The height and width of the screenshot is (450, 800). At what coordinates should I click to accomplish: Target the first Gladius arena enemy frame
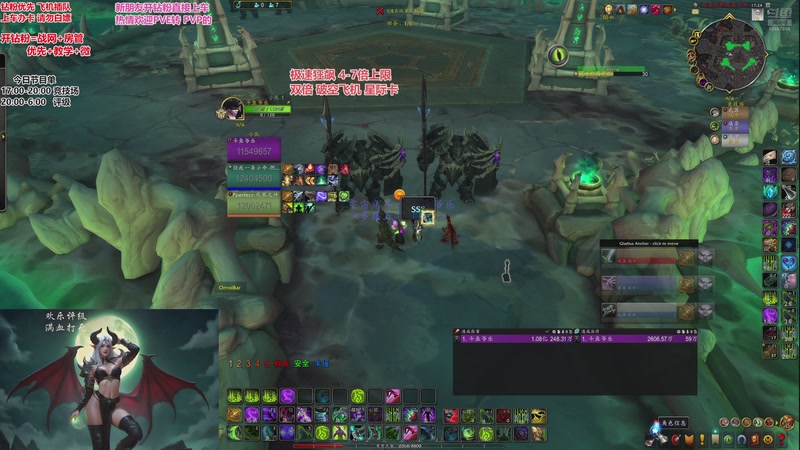[650, 257]
